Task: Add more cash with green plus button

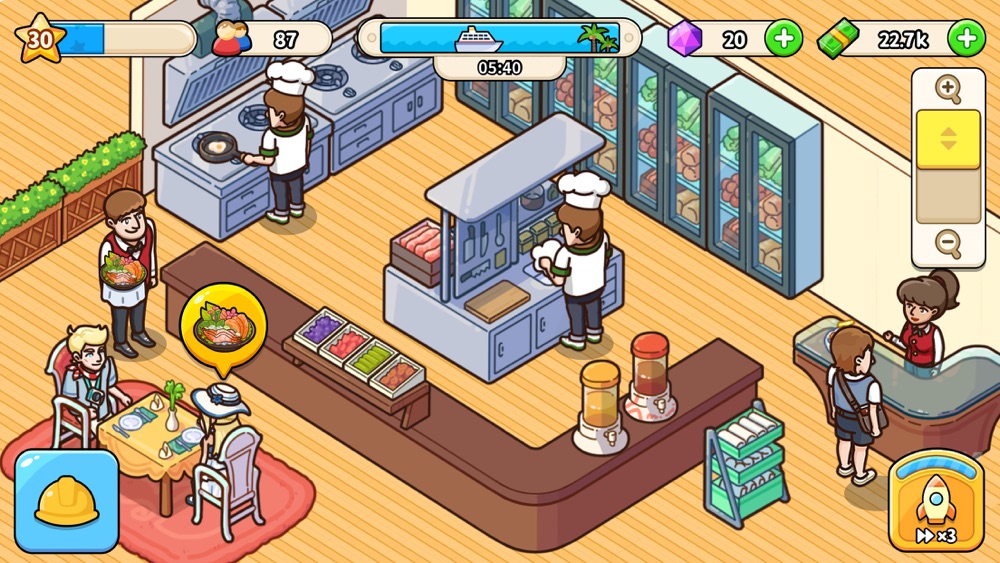Action: click(965, 39)
